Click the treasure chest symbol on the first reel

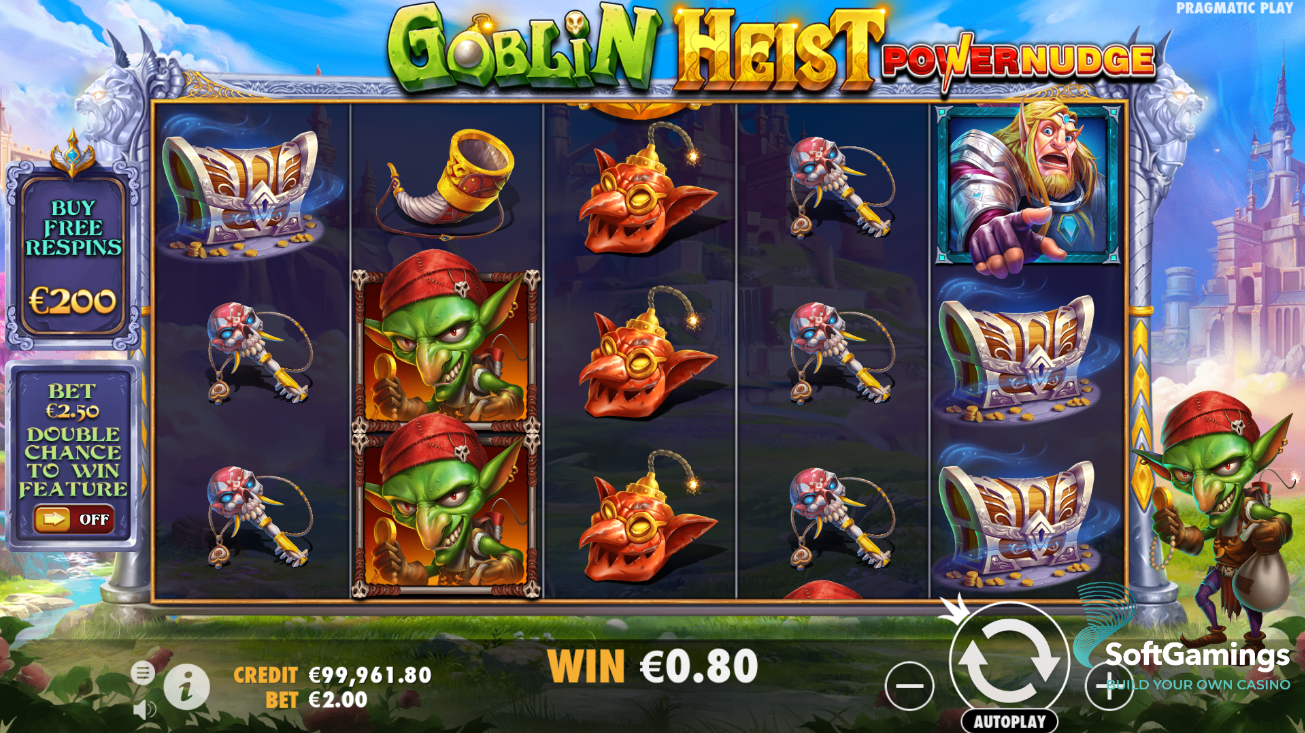click(x=240, y=190)
